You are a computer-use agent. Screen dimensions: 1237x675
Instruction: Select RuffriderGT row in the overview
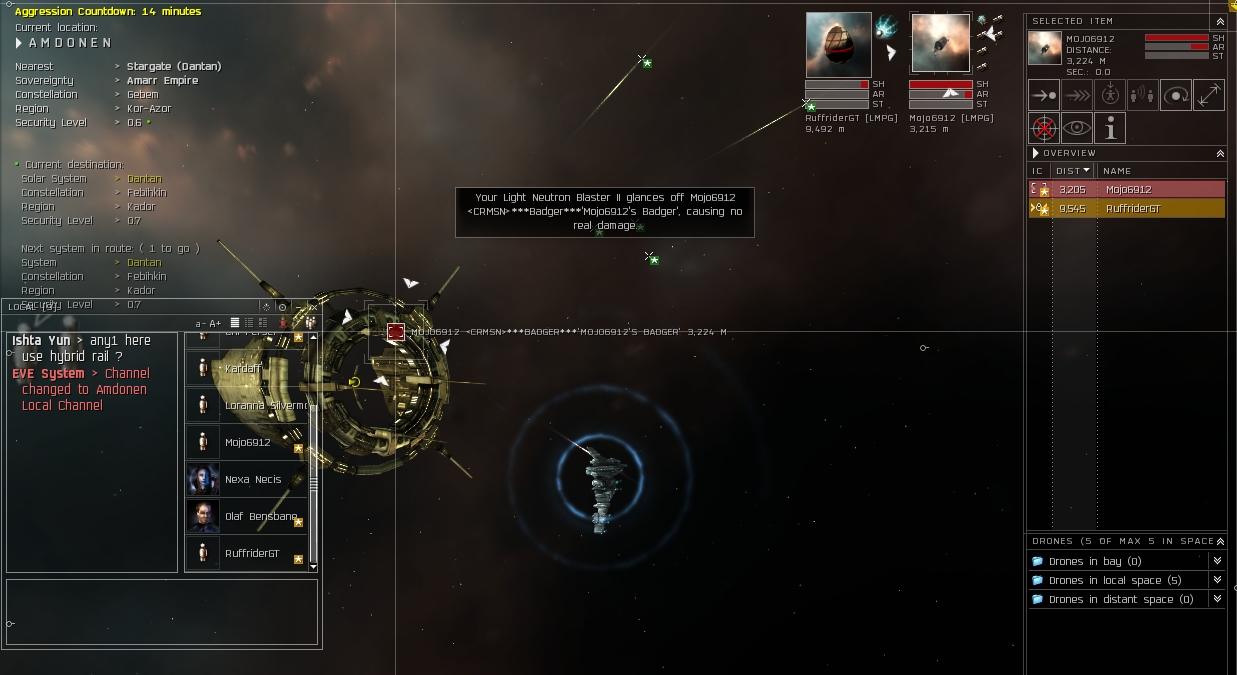pos(1127,209)
